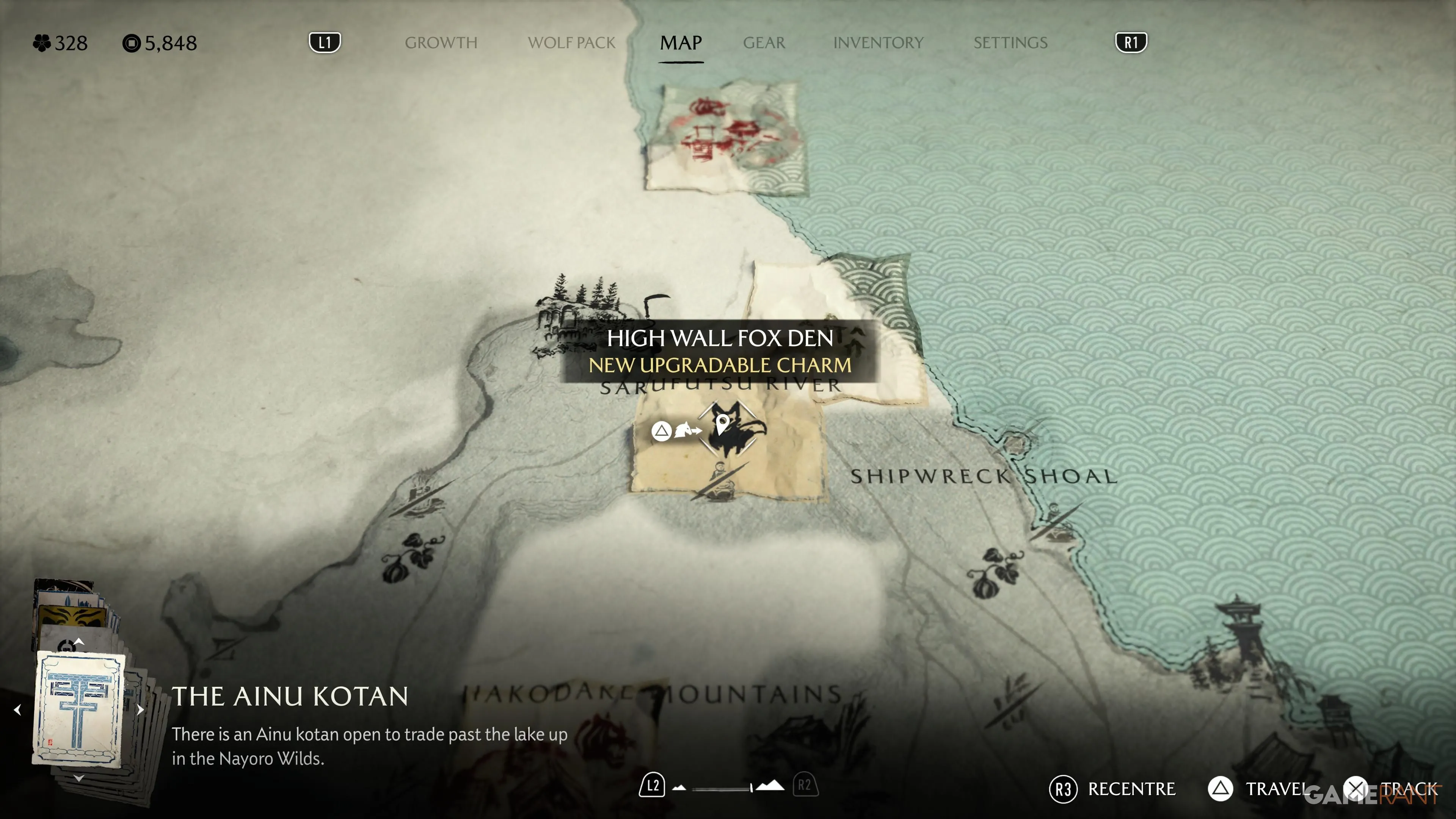Image resolution: width=1456 pixels, height=819 pixels.
Task: Click the forest settlement landmark icon
Action: (x=582, y=317)
